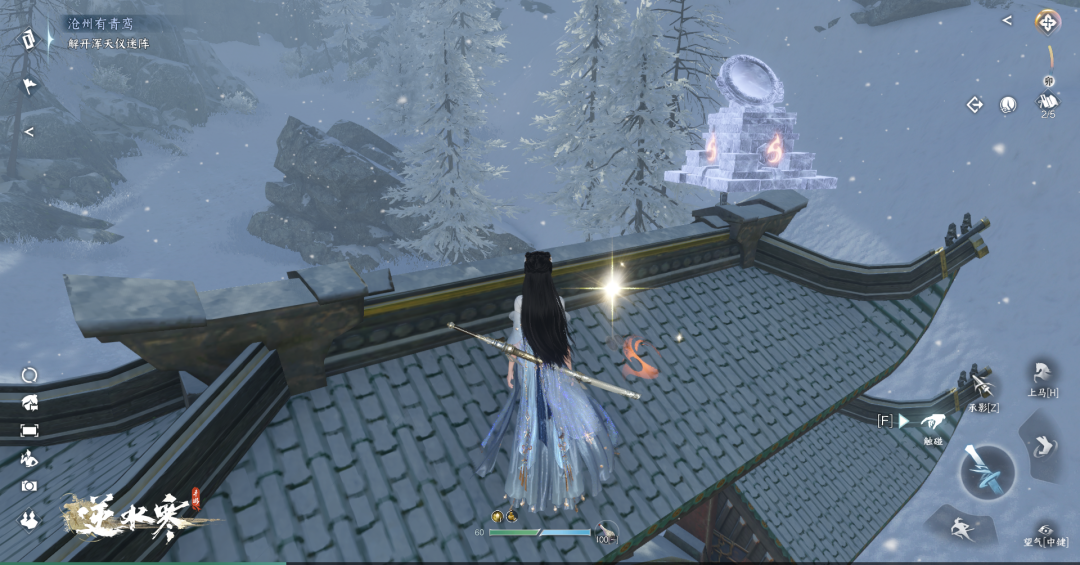
Task: Trigger the dodge skill with swirling boot
Action: 1045,446
